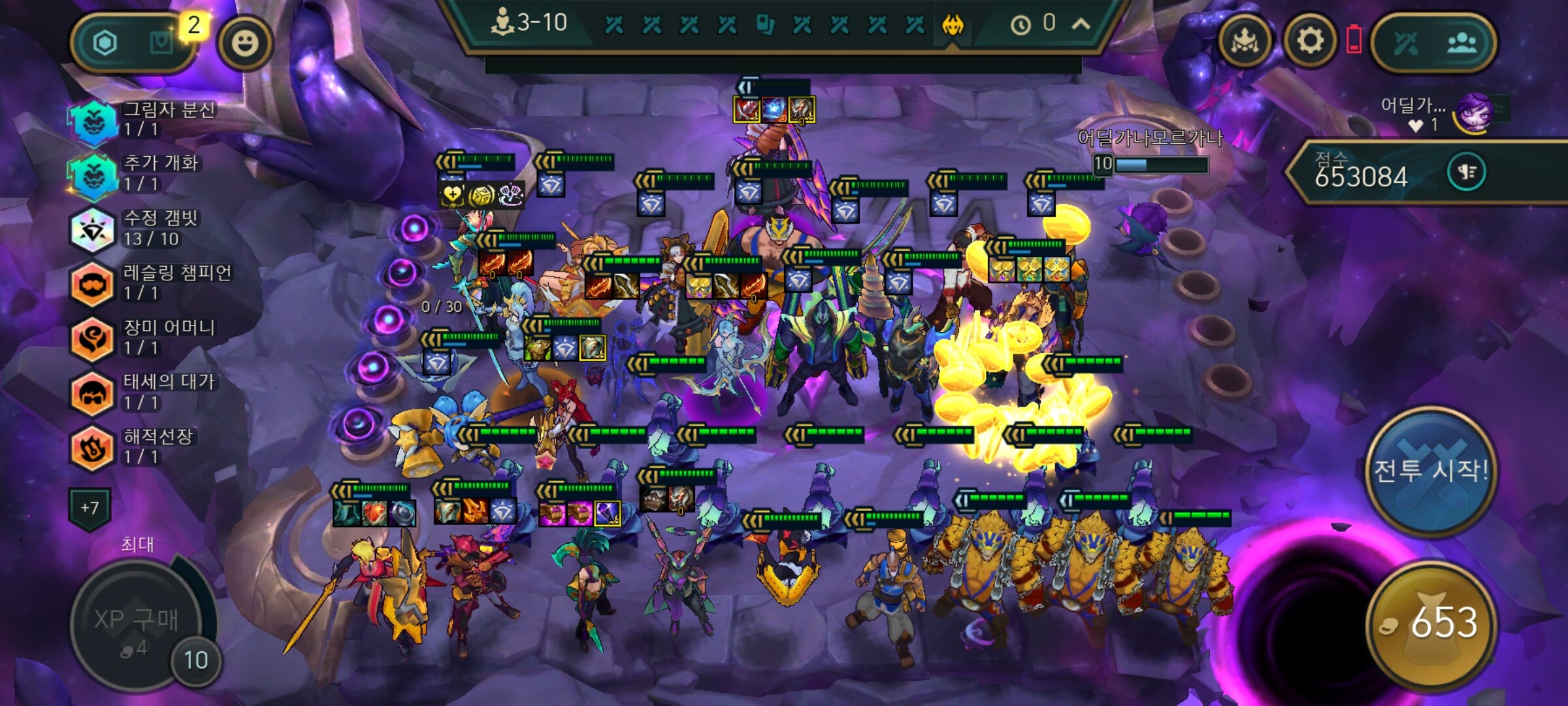The image size is (1568, 706).
Task: Open the hexagon augment panel button
Action: [105, 43]
